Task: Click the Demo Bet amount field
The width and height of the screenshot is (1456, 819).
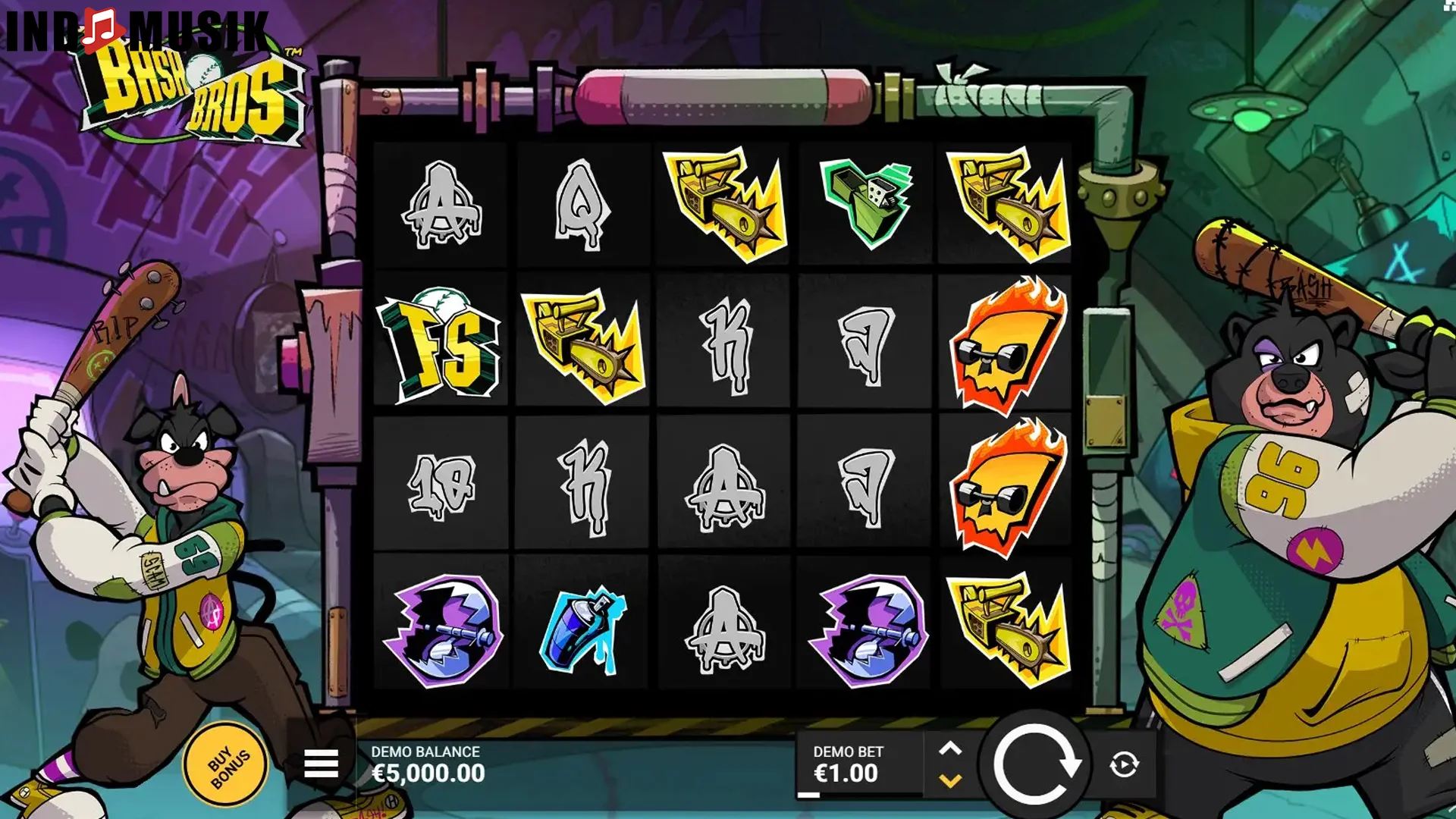Action: (x=849, y=766)
